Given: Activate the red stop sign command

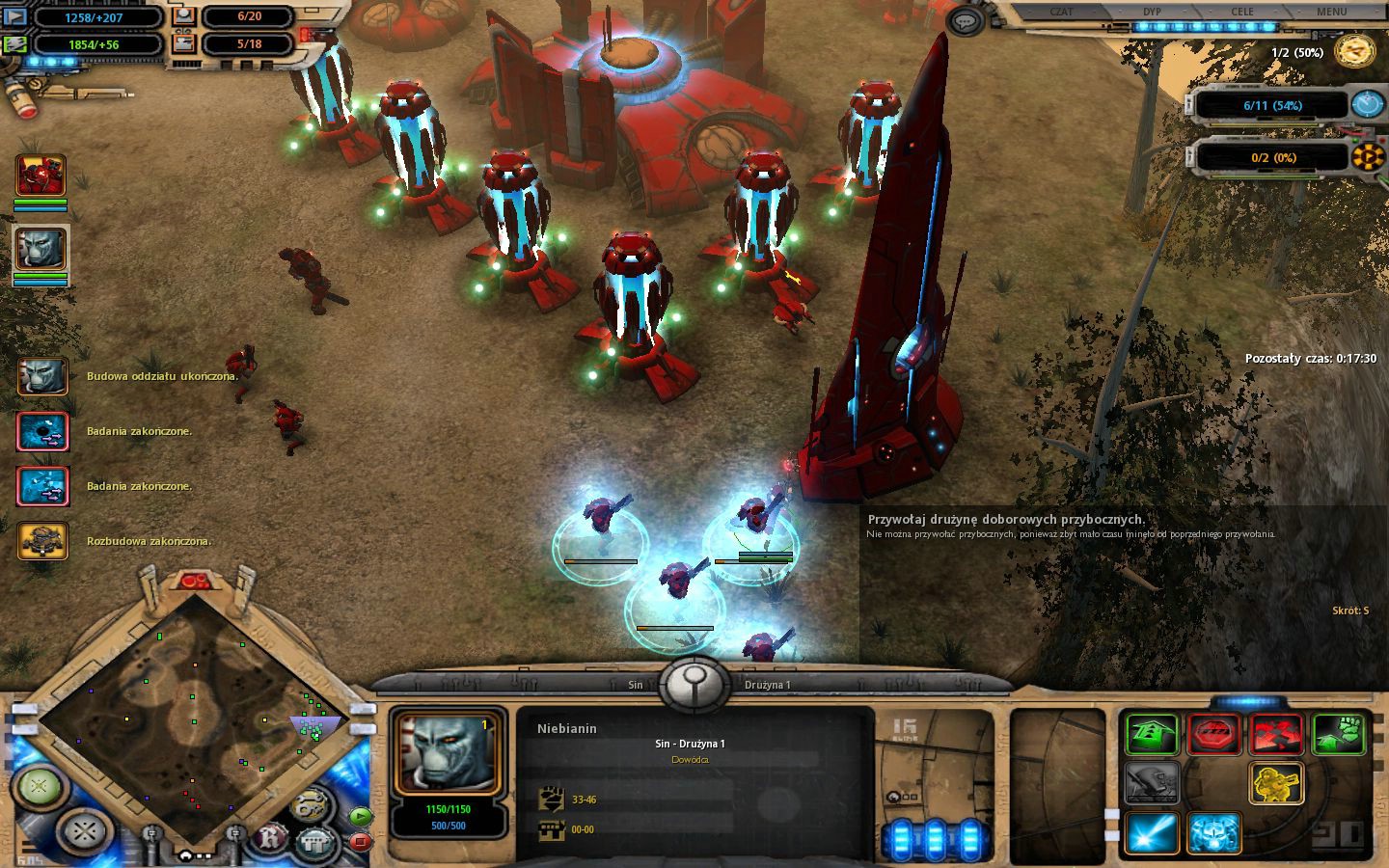Looking at the screenshot, I should click(x=1213, y=735).
